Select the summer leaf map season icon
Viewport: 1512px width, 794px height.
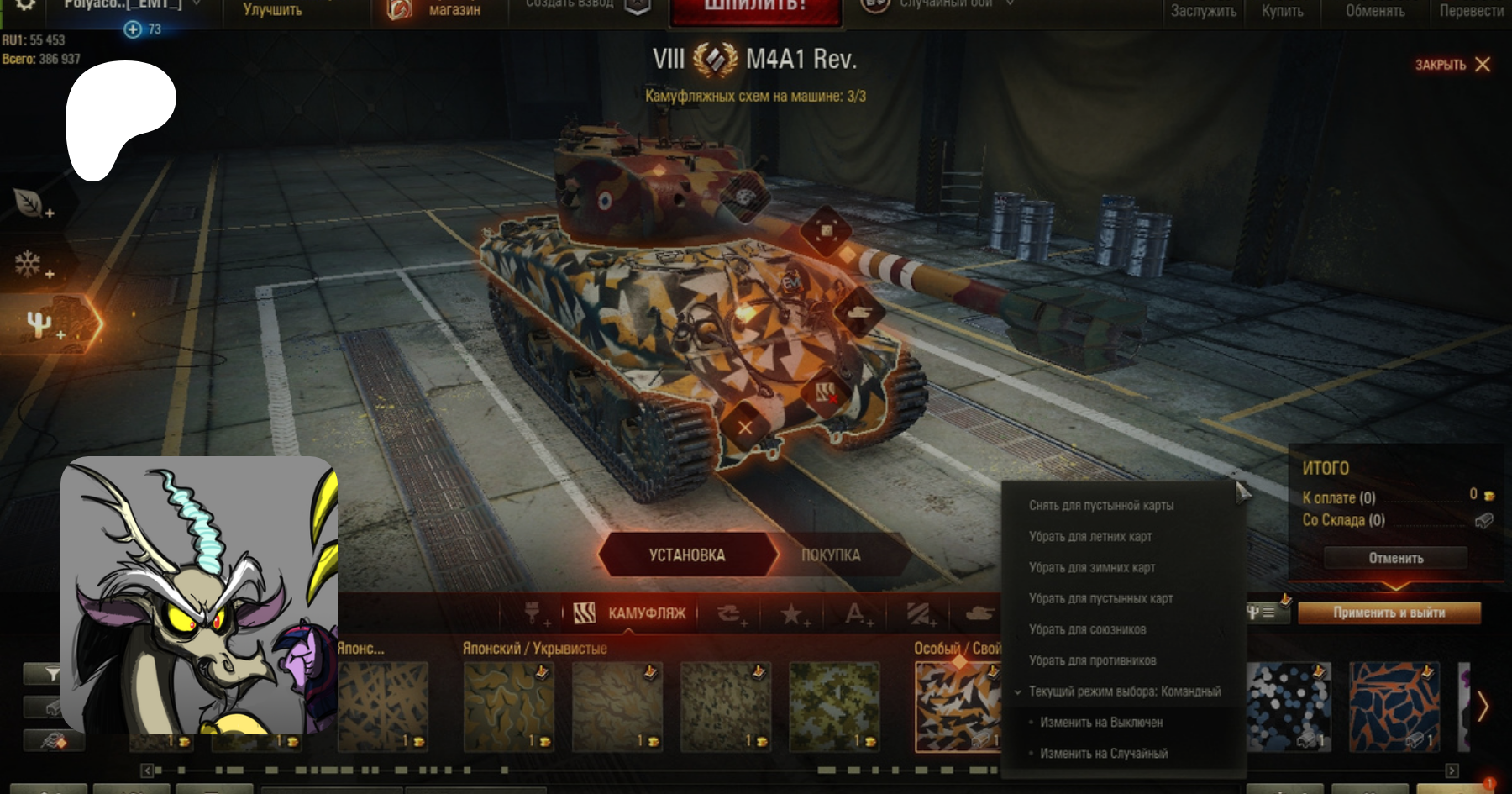[29, 202]
